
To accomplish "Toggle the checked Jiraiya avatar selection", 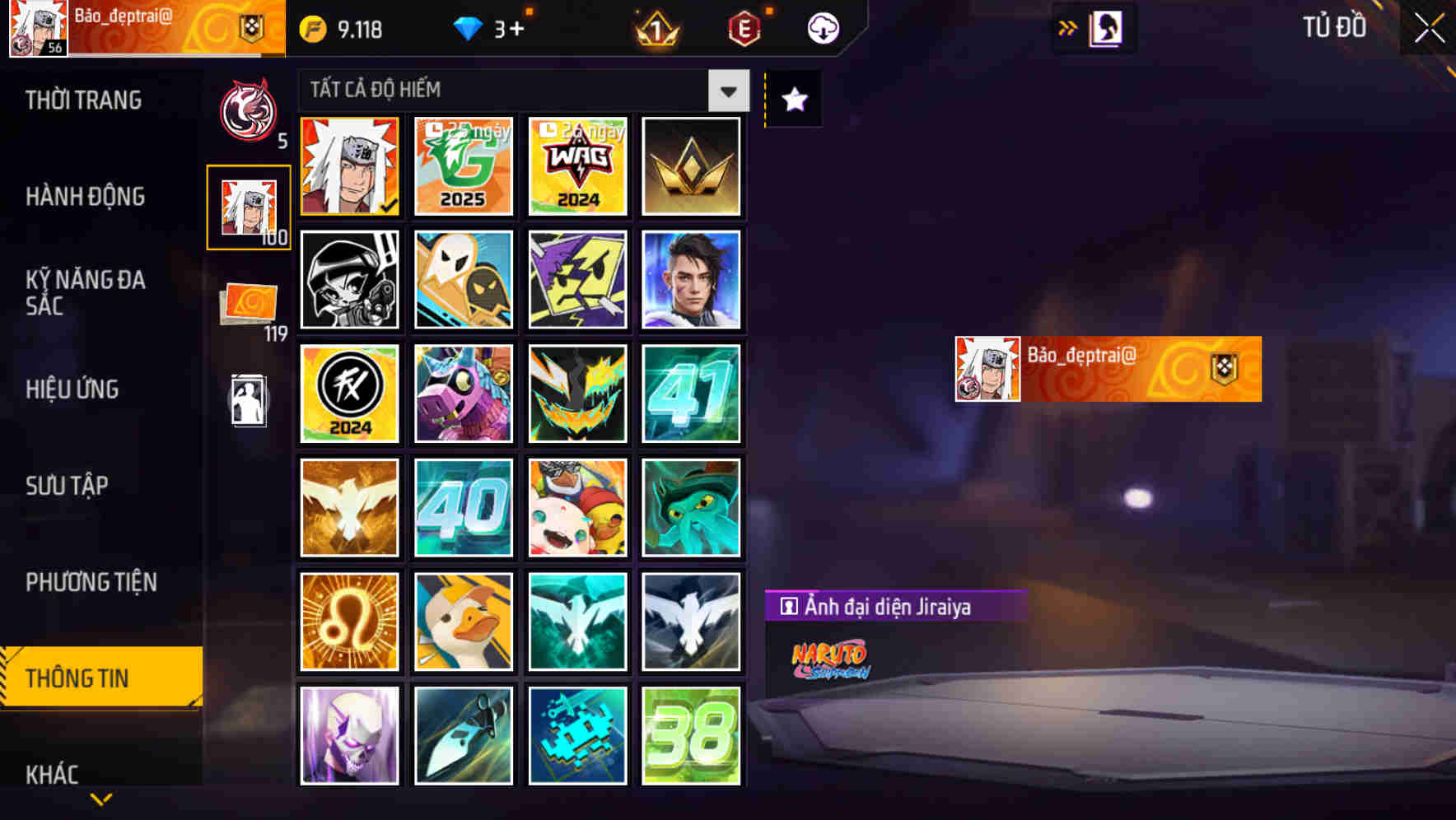I will coord(349,167).
